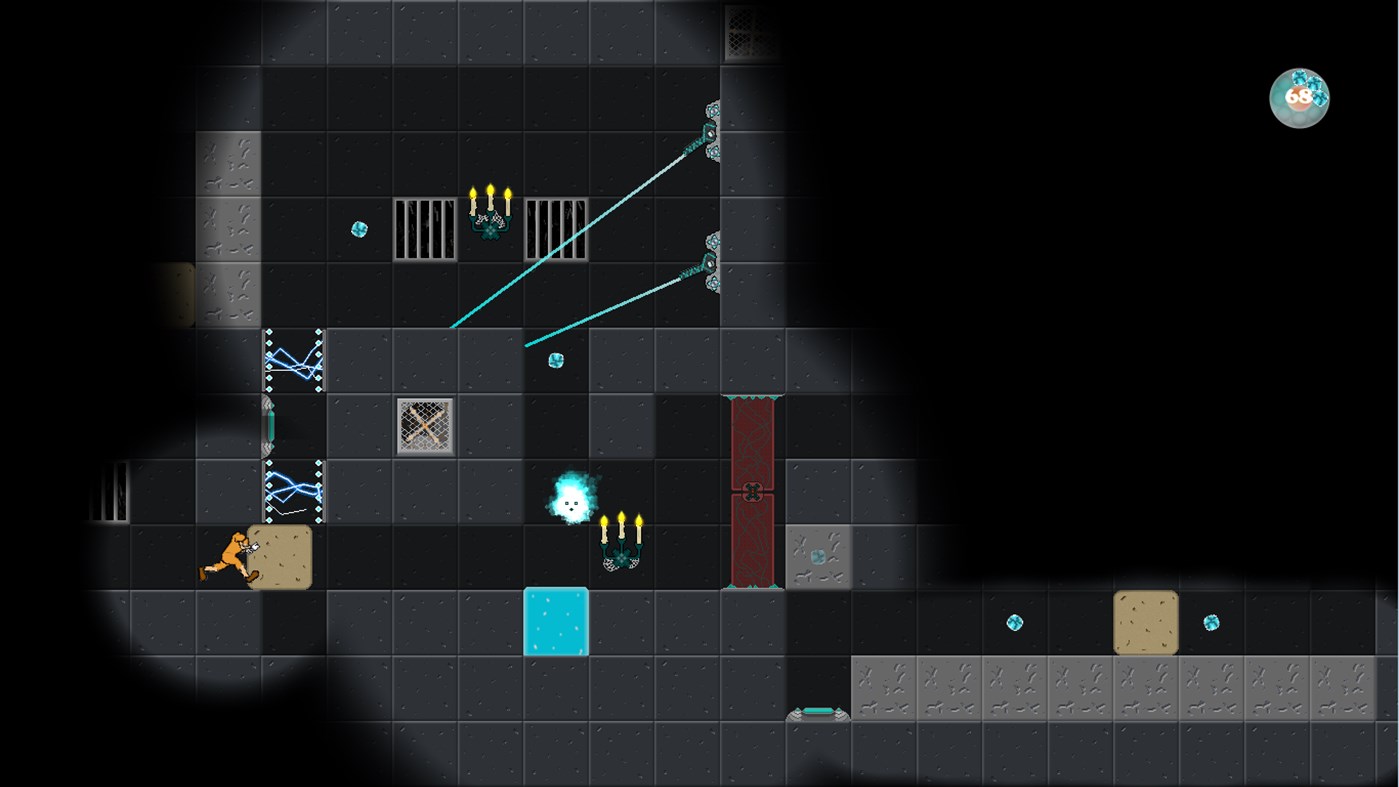Select the crossed-swords grate panel
Image resolution: width=1399 pixels, height=787 pixels.
(x=423, y=424)
